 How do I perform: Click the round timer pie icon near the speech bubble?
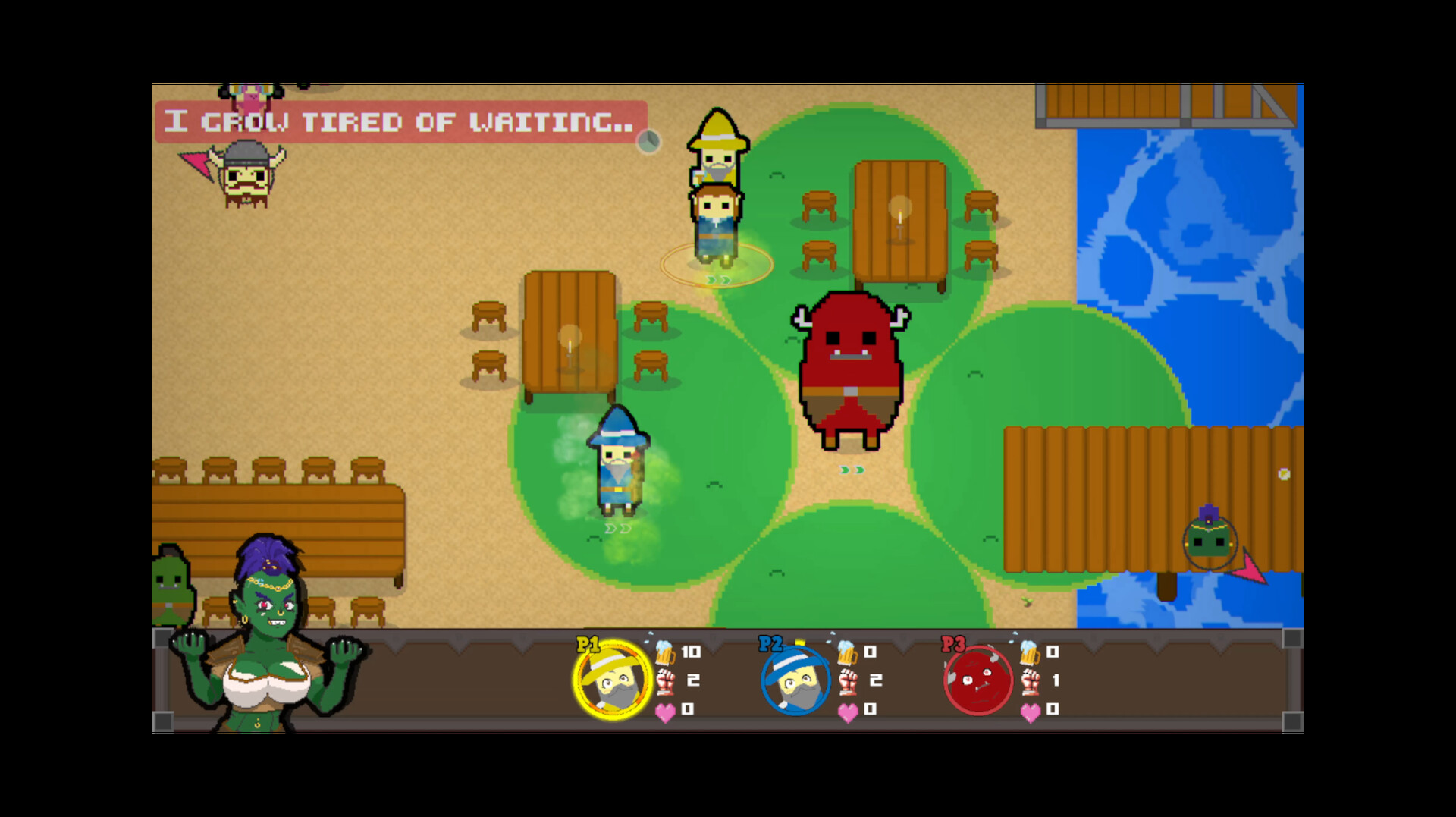click(x=648, y=140)
